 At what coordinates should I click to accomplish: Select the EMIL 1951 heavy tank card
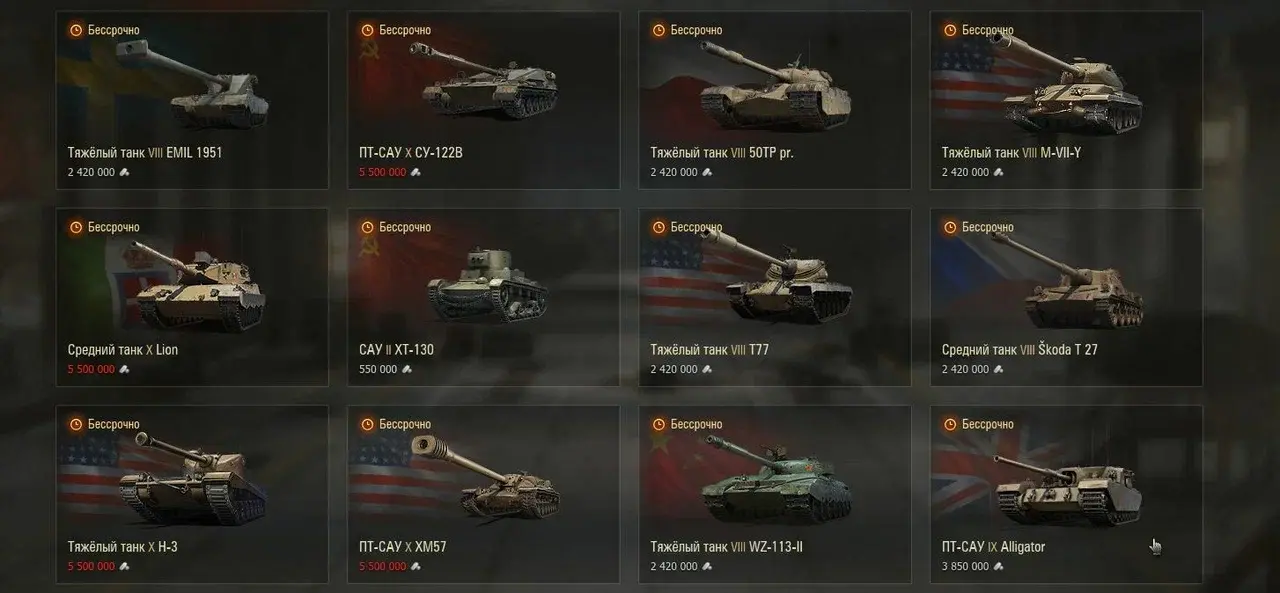click(192, 100)
